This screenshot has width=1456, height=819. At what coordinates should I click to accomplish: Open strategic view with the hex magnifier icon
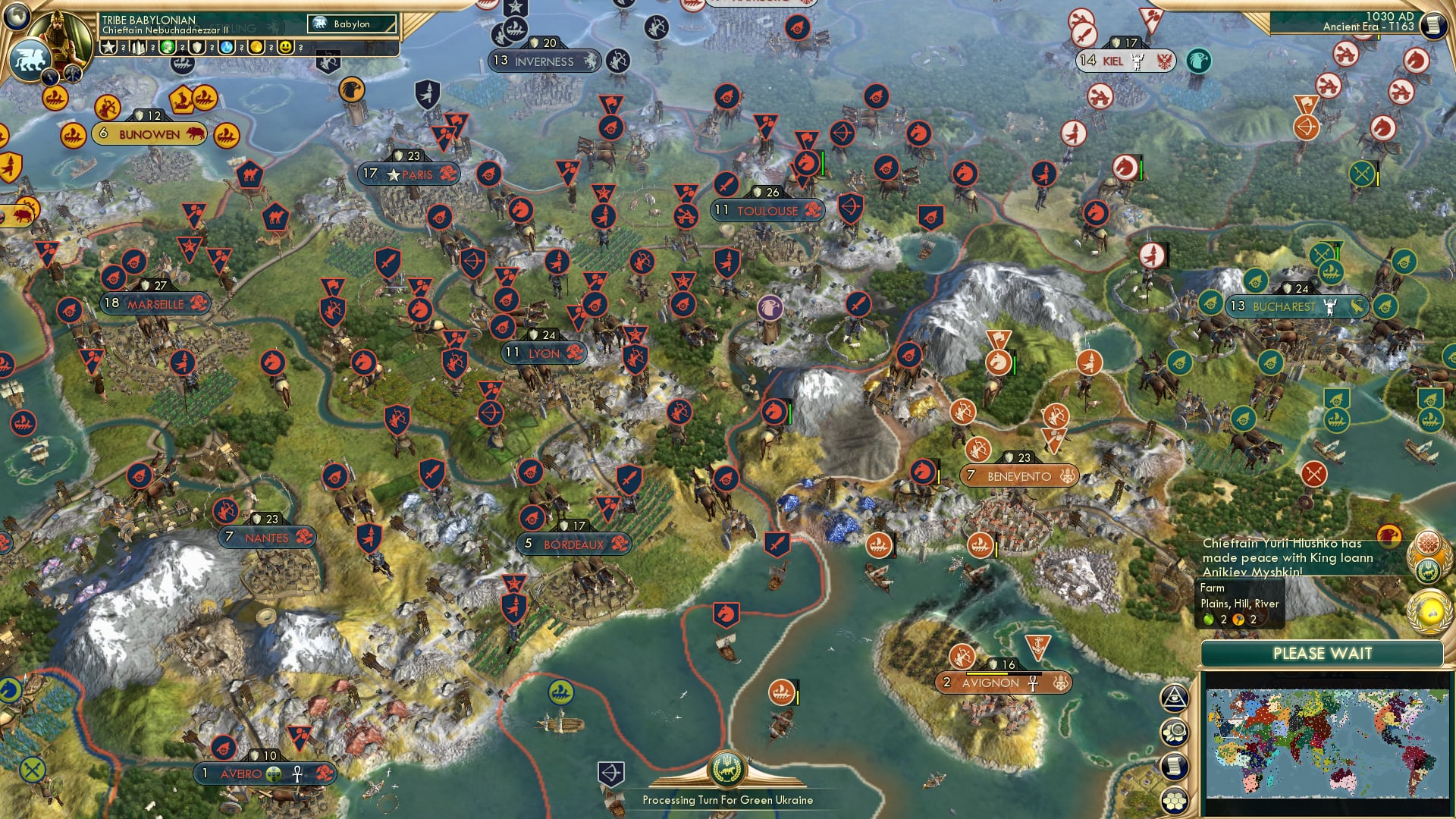tap(1175, 732)
